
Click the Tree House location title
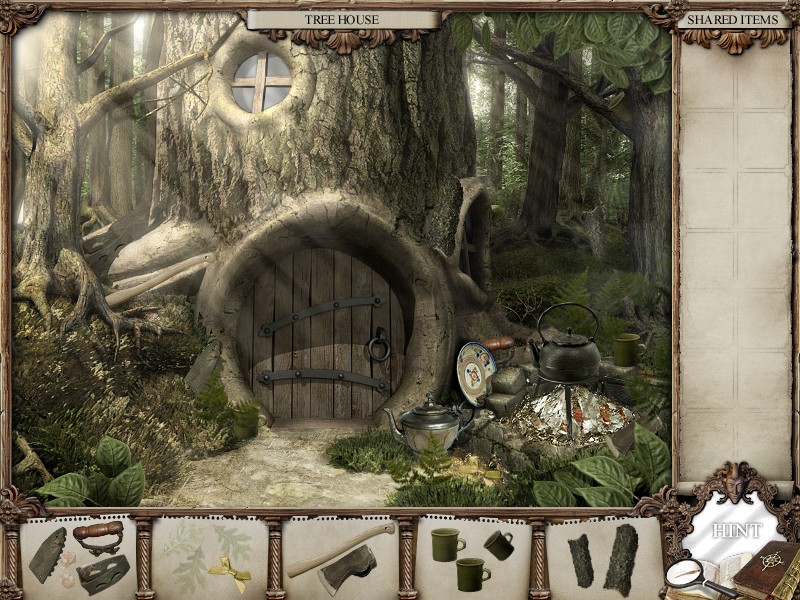pos(343,19)
